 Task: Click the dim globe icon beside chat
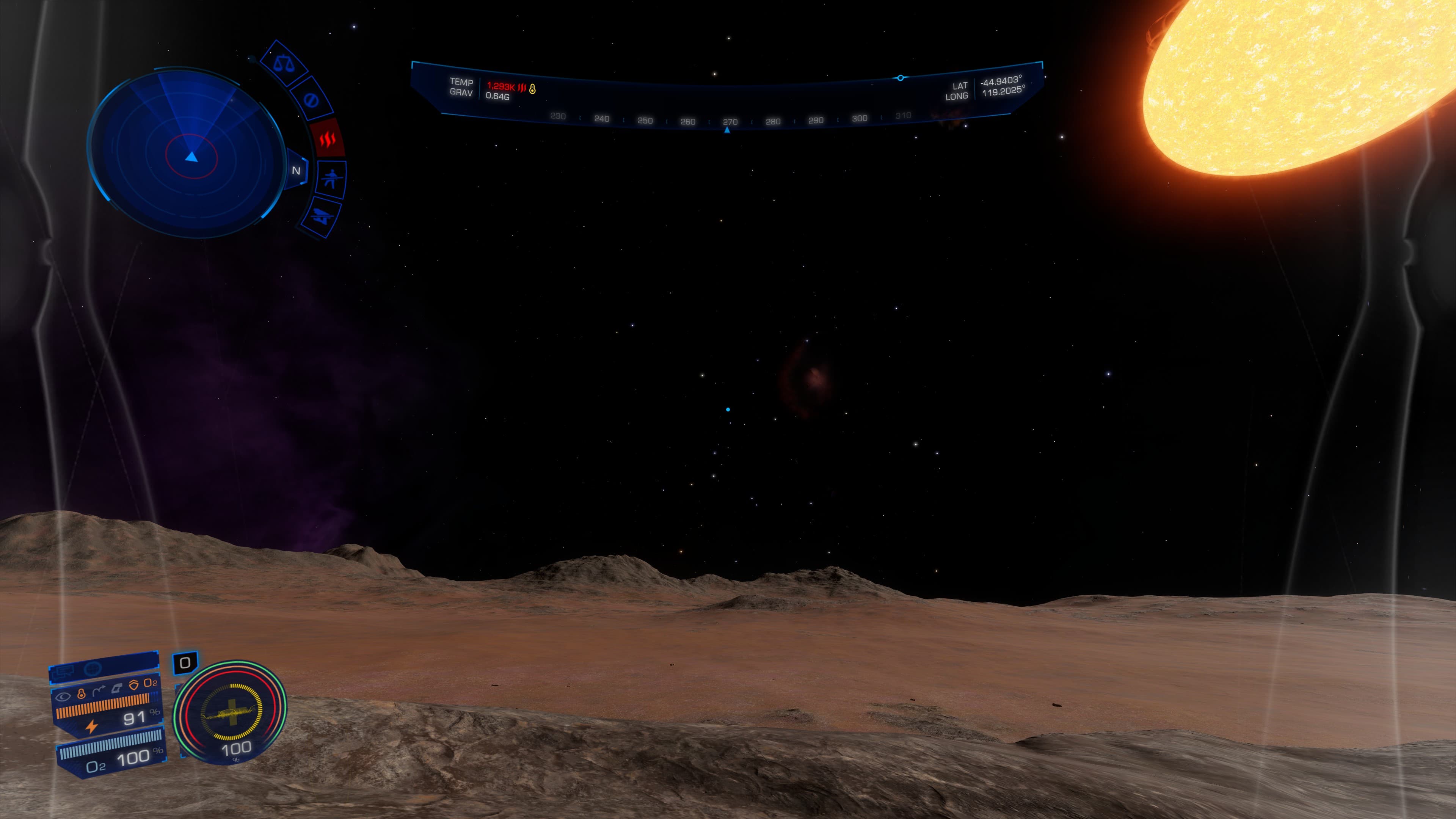pos(92,668)
